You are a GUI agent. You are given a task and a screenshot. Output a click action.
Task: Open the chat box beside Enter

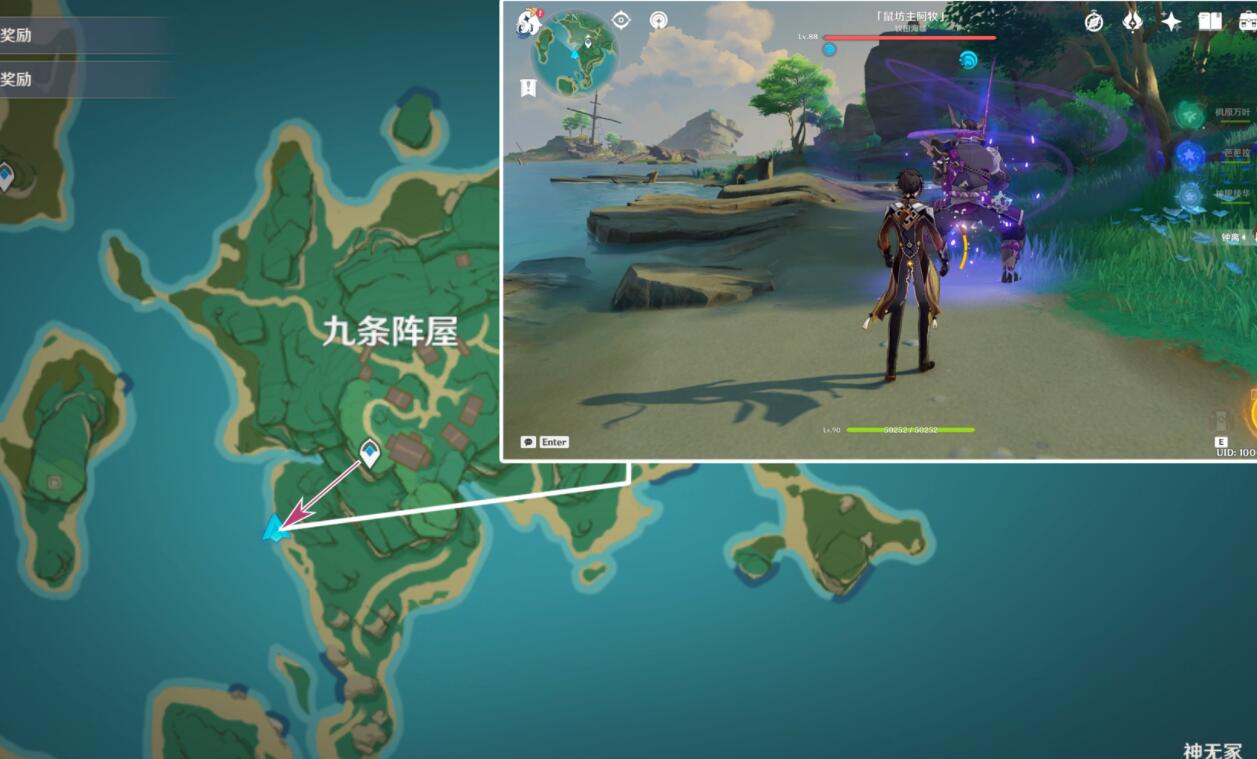pos(528,442)
